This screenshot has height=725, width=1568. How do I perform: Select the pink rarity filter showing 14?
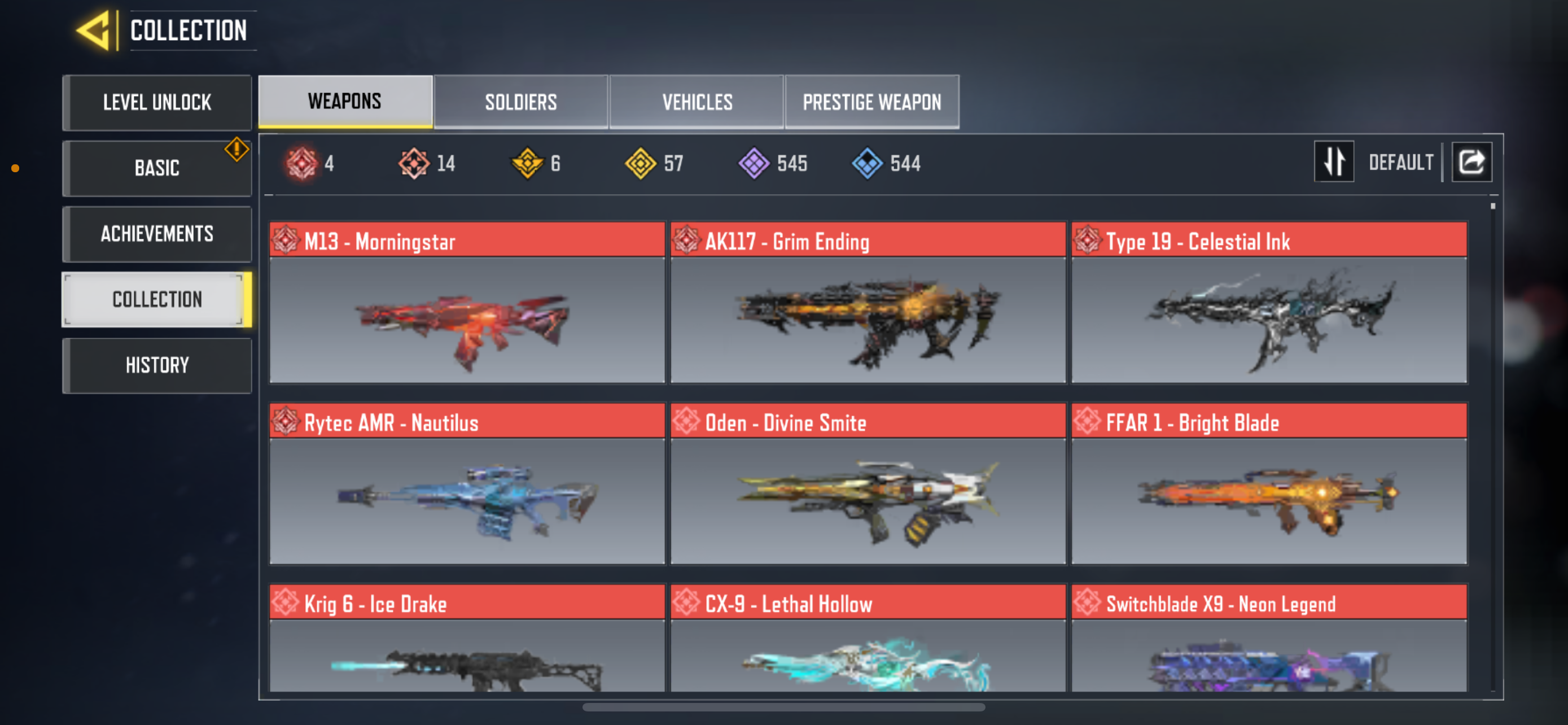413,163
